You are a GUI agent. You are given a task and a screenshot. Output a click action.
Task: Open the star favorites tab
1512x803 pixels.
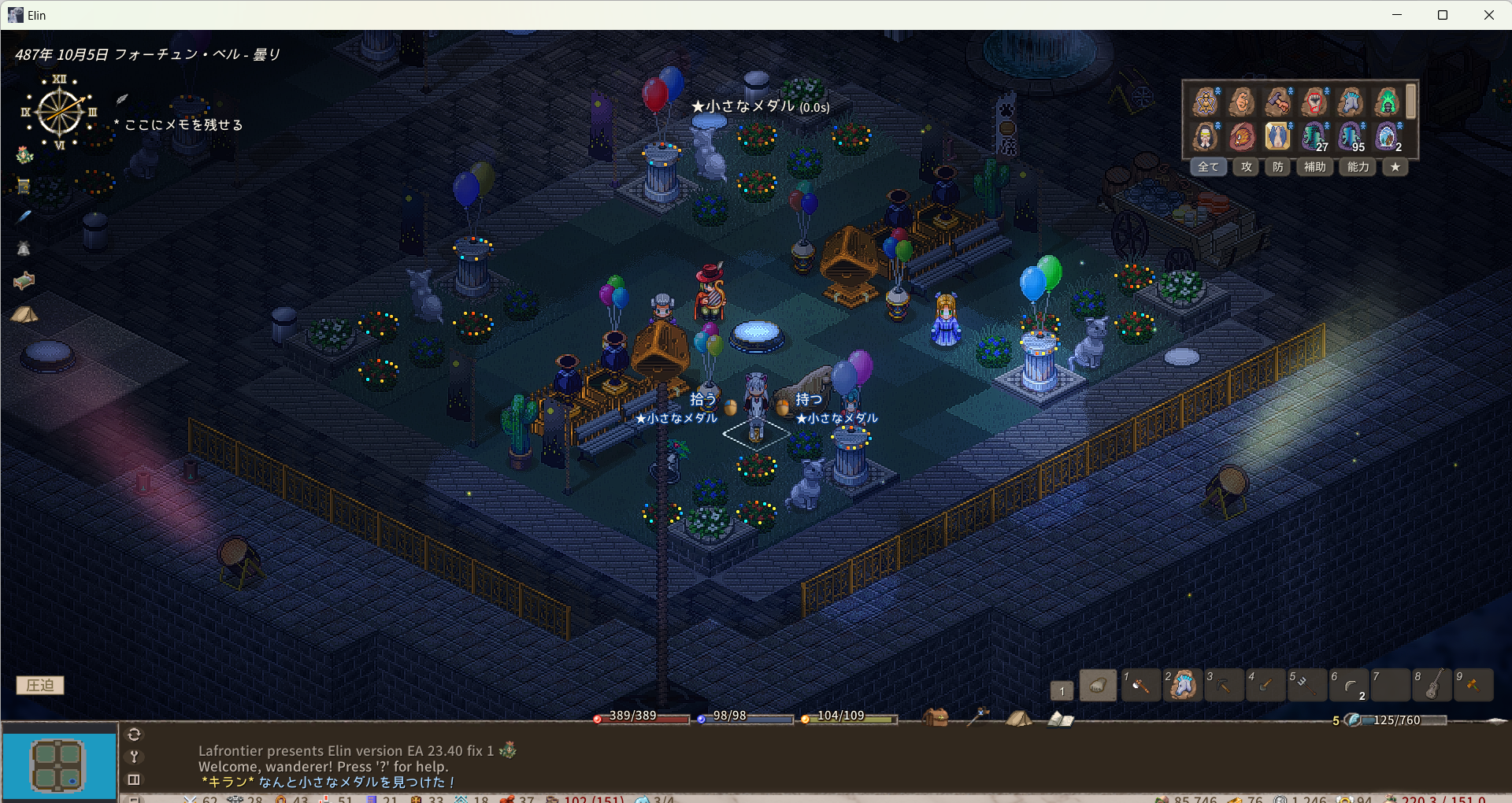pos(1395,167)
